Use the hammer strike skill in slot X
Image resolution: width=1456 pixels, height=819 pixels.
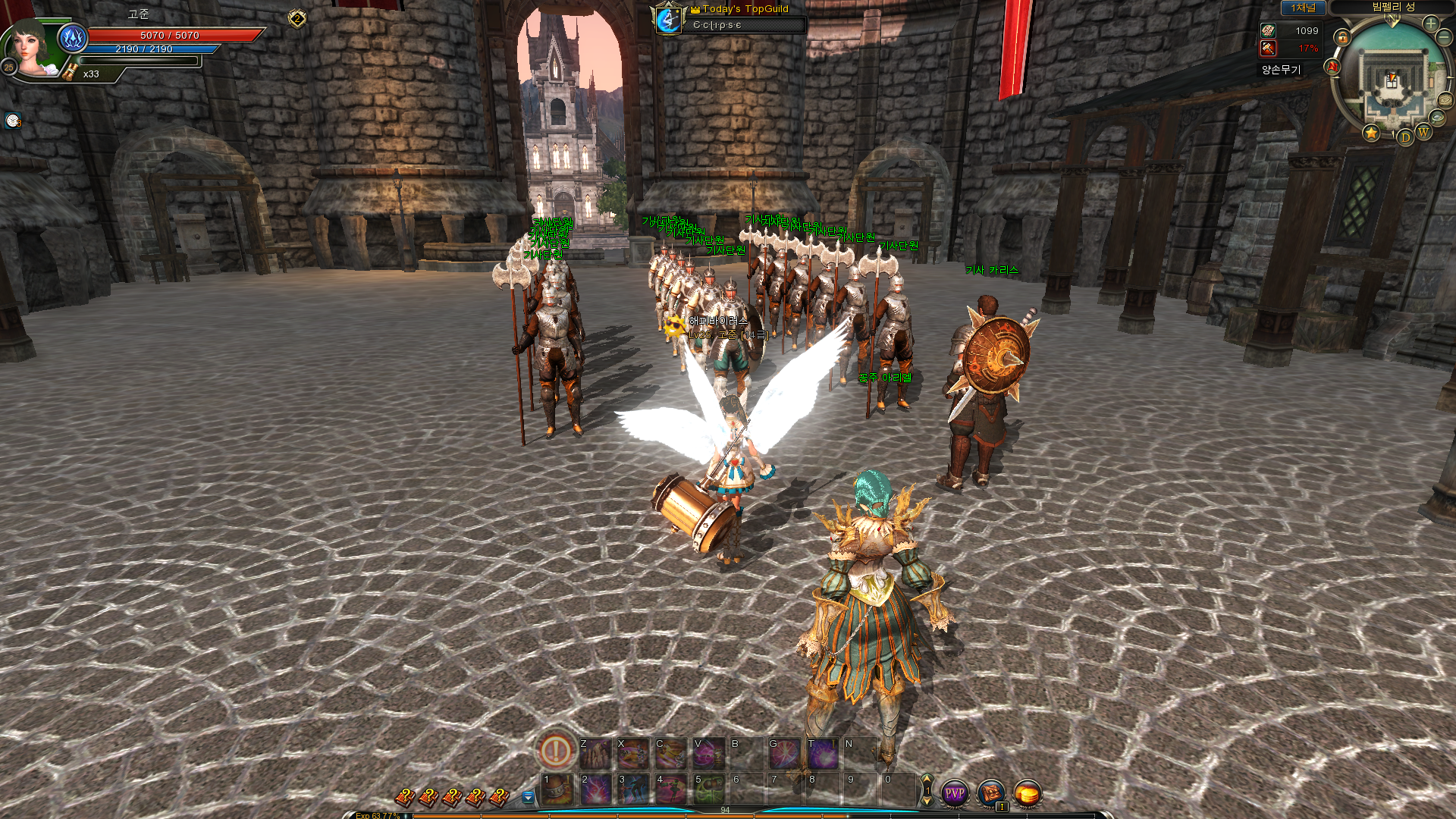633,753
